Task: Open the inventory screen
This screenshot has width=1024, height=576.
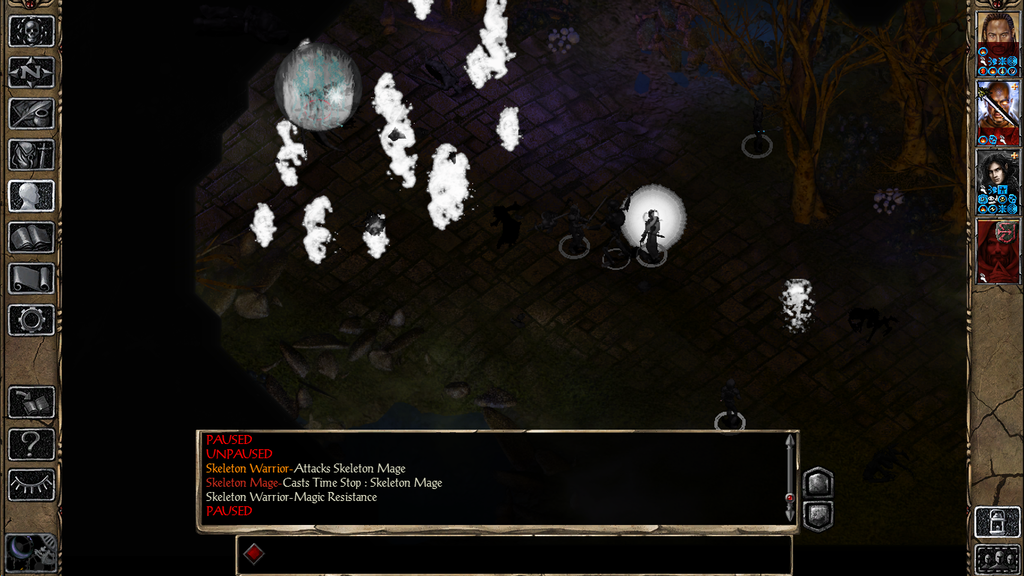Action: coord(31,154)
